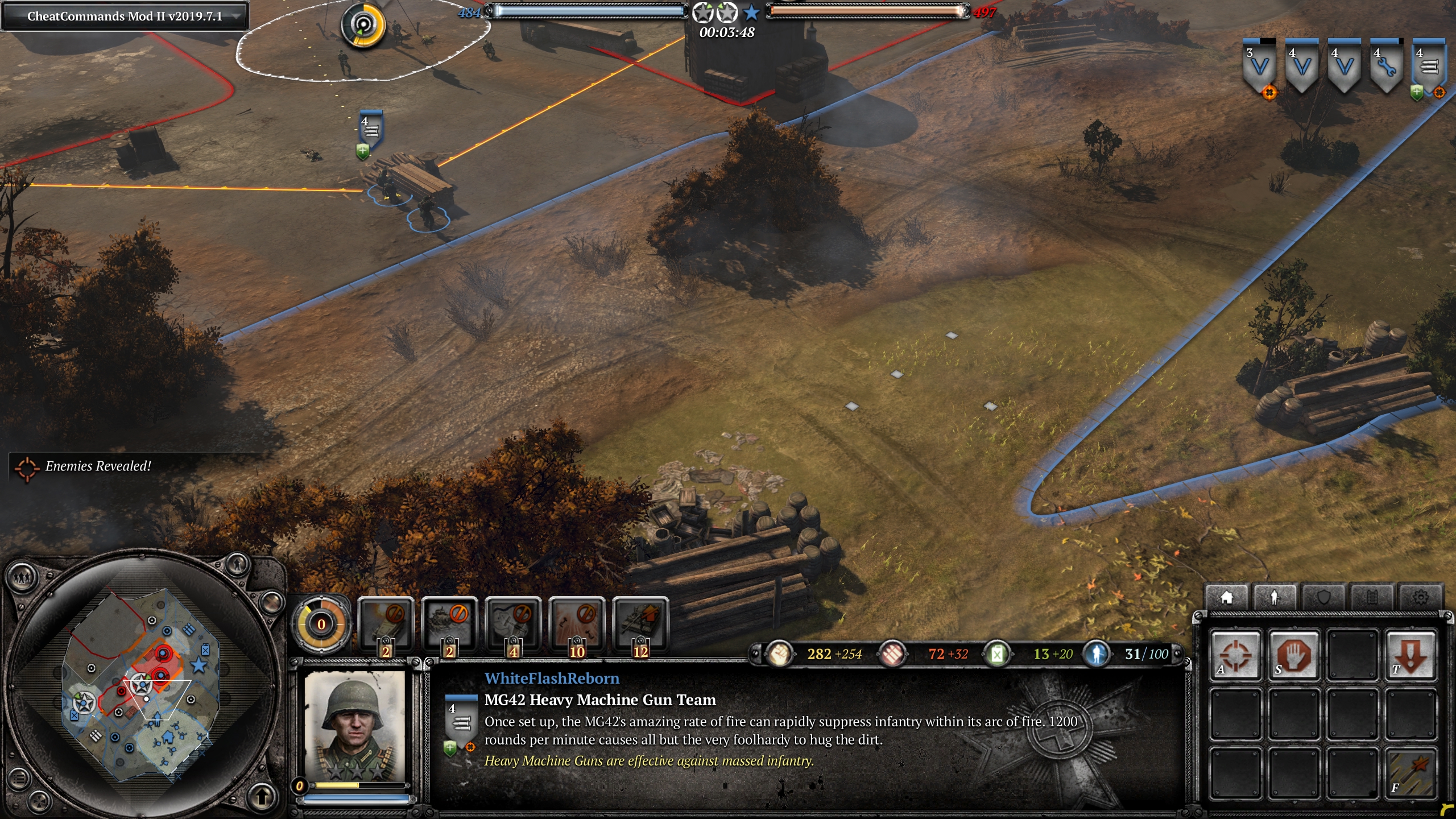Click the MG42 soldier portrait
Viewport: 1456px width, 819px height.
coord(355,726)
